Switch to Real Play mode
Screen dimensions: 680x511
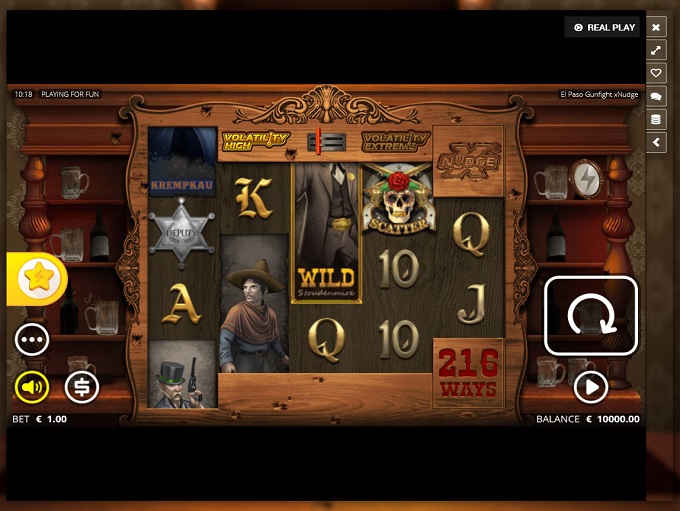tap(602, 27)
